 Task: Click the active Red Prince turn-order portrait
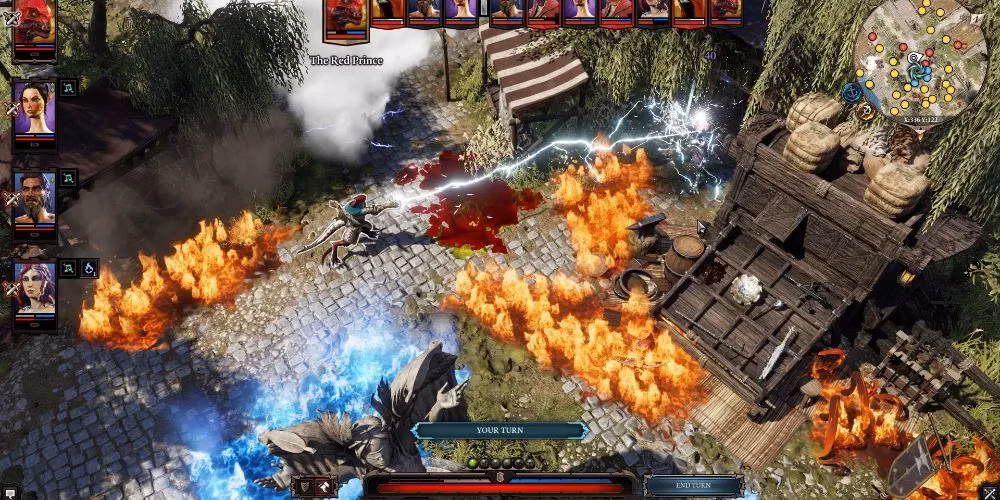(x=346, y=20)
